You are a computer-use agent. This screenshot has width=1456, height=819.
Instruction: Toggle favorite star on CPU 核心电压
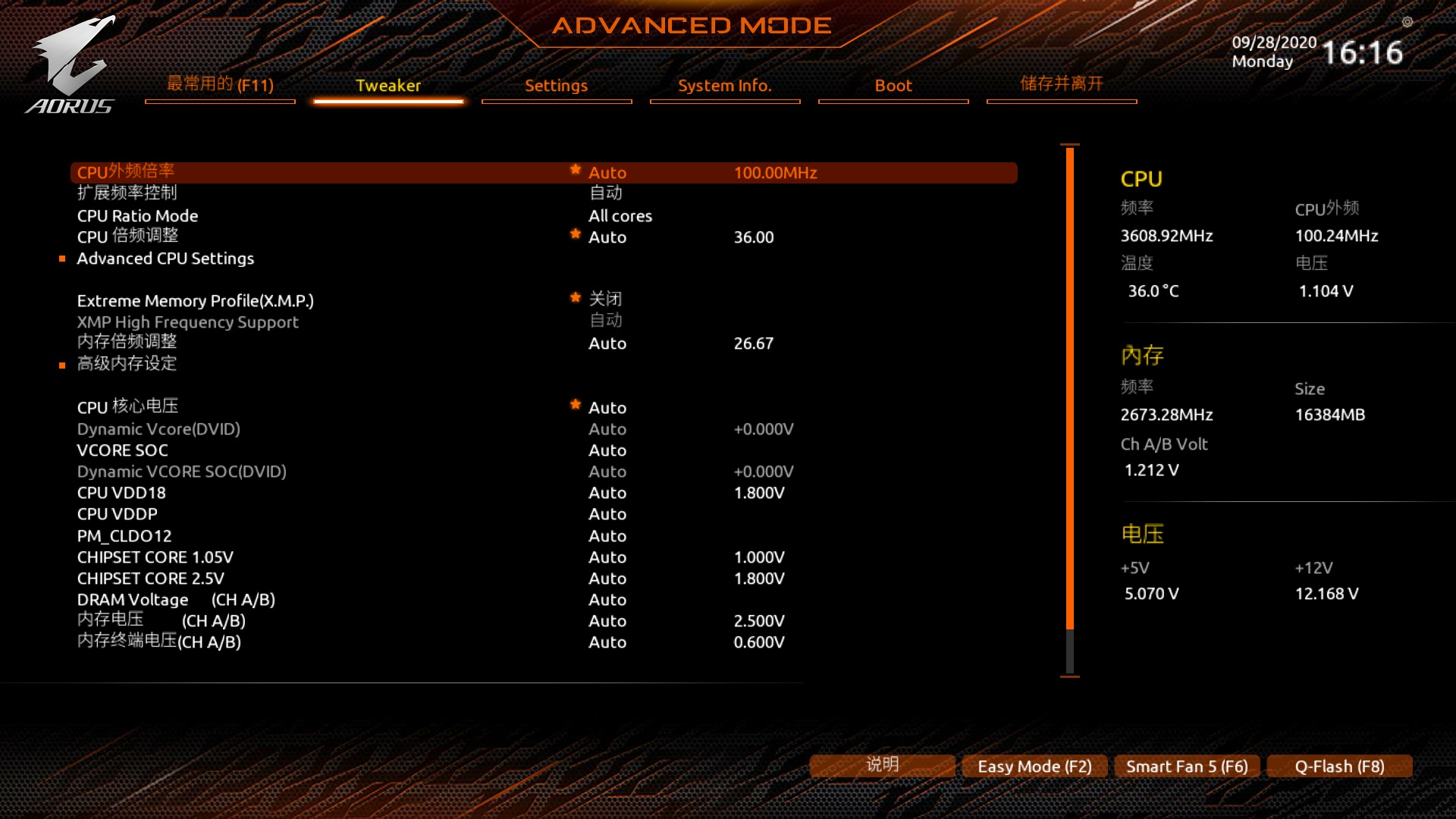pyautogui.click(x=576, y=405)
